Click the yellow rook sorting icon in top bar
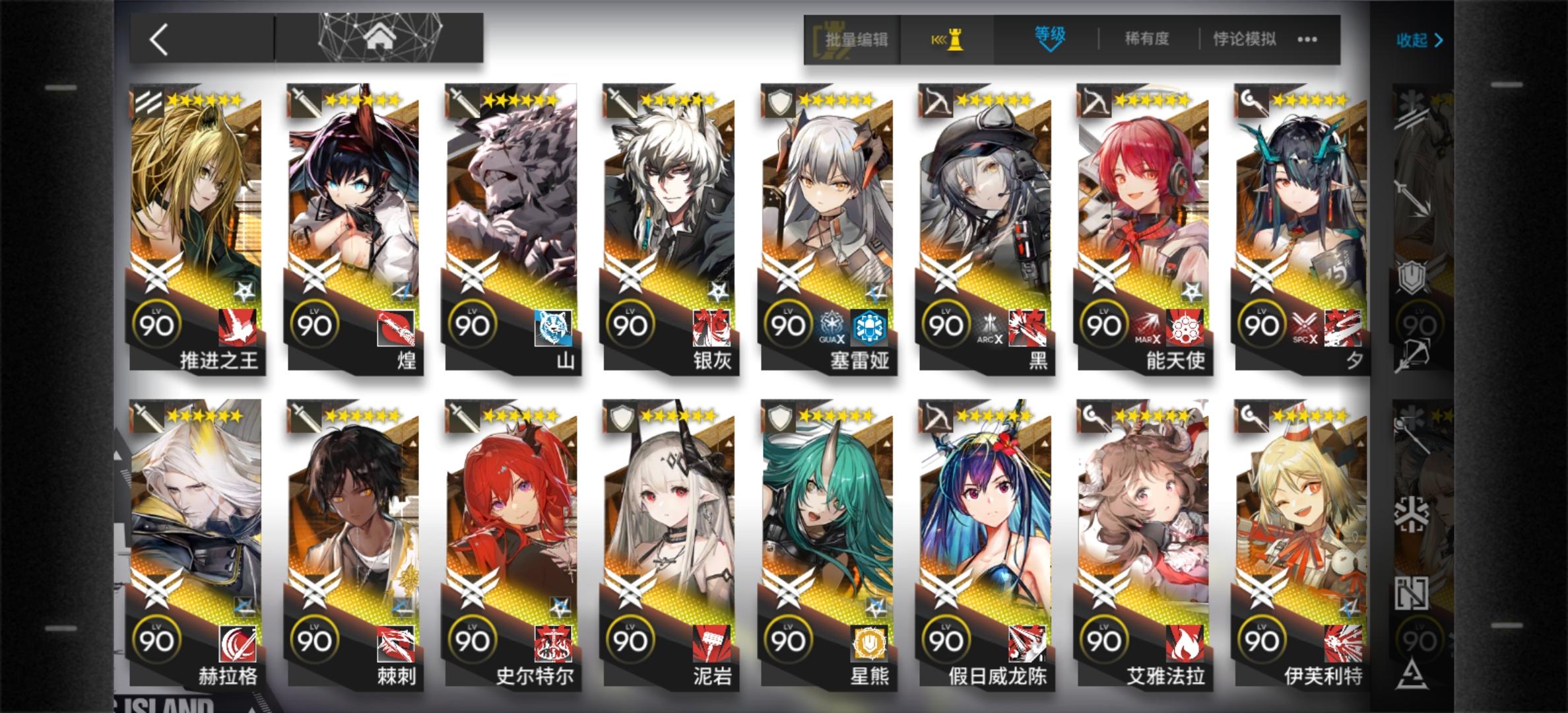Image resolution: width=1568 pixels, height=713 pixels. [953, 40]
